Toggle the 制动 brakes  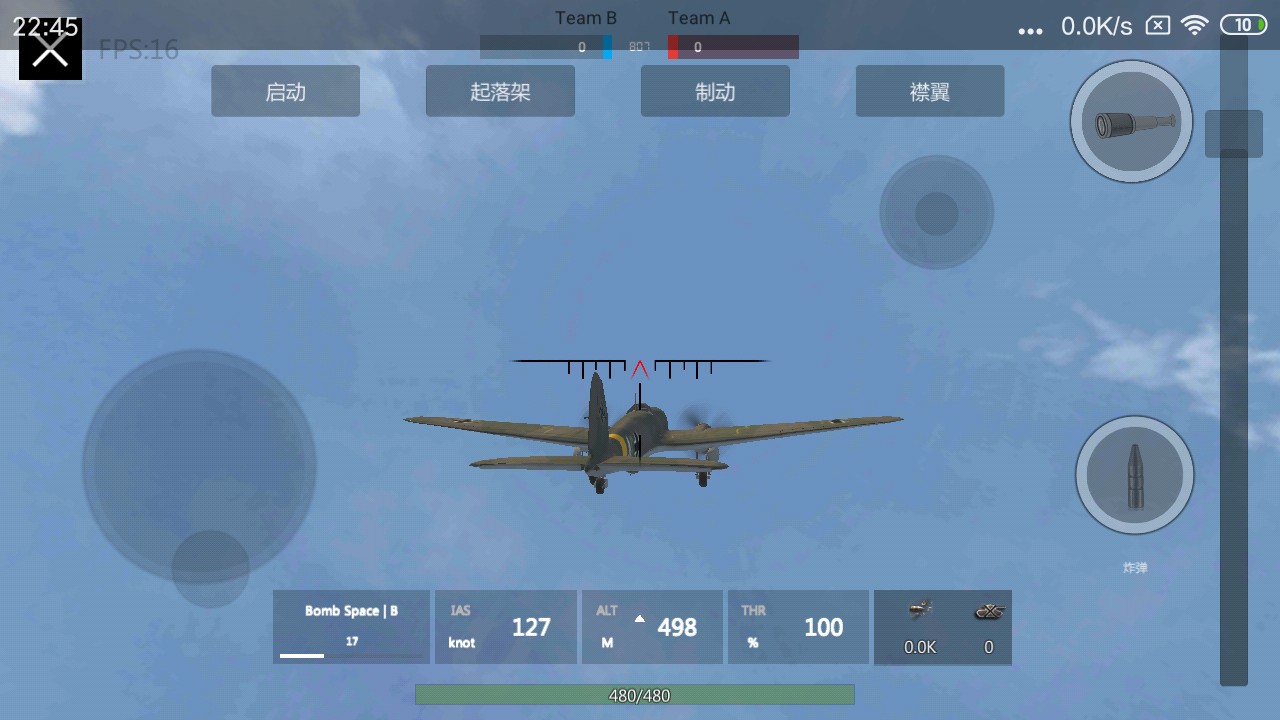point(715,90)
